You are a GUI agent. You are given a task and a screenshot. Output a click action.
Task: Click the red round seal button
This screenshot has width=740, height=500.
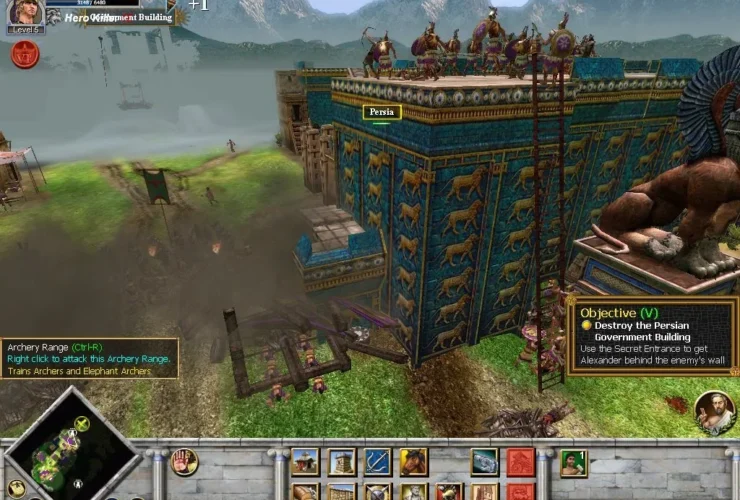tap(25, 54)
